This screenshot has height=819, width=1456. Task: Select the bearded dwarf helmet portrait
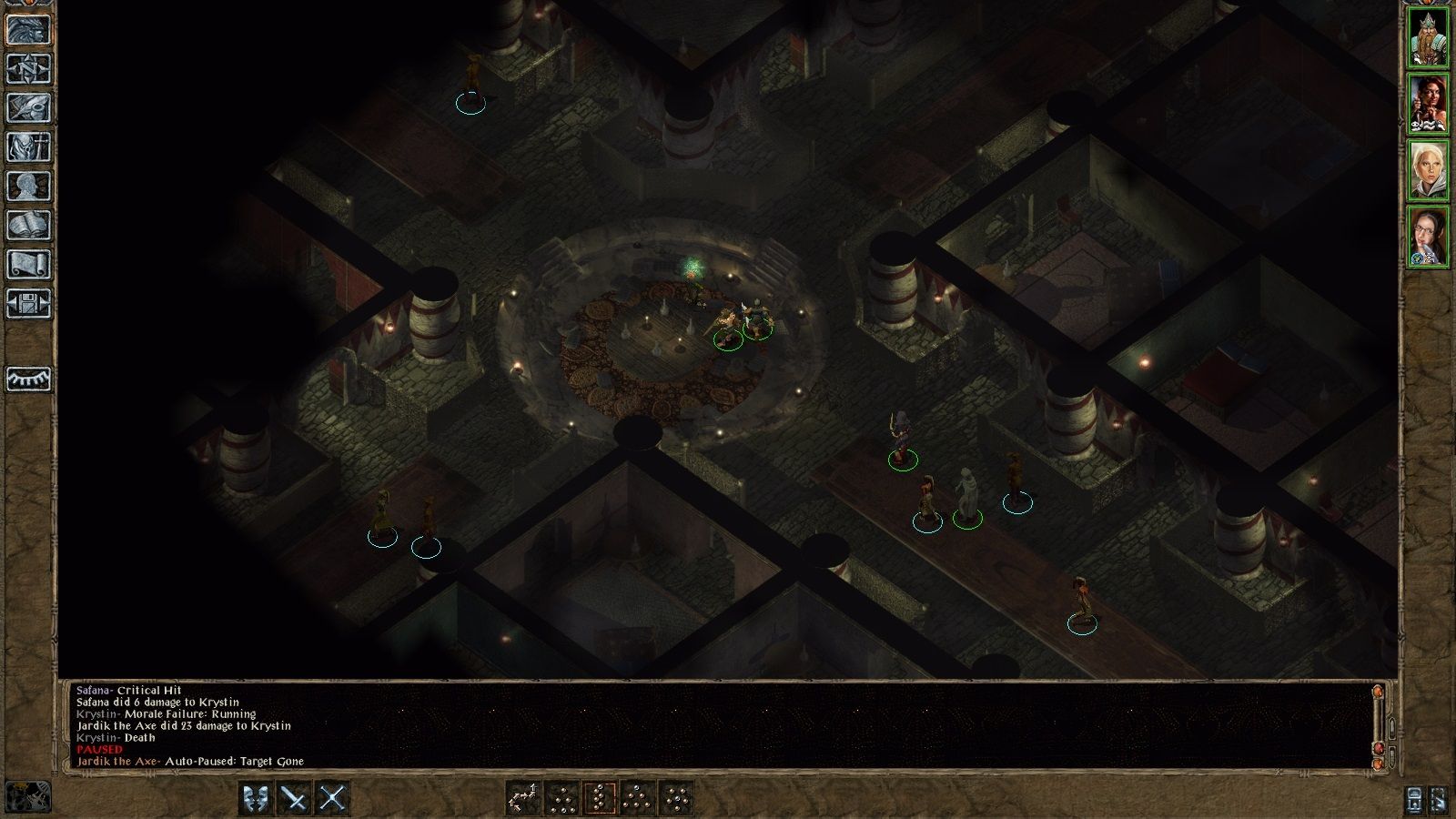1428,38
